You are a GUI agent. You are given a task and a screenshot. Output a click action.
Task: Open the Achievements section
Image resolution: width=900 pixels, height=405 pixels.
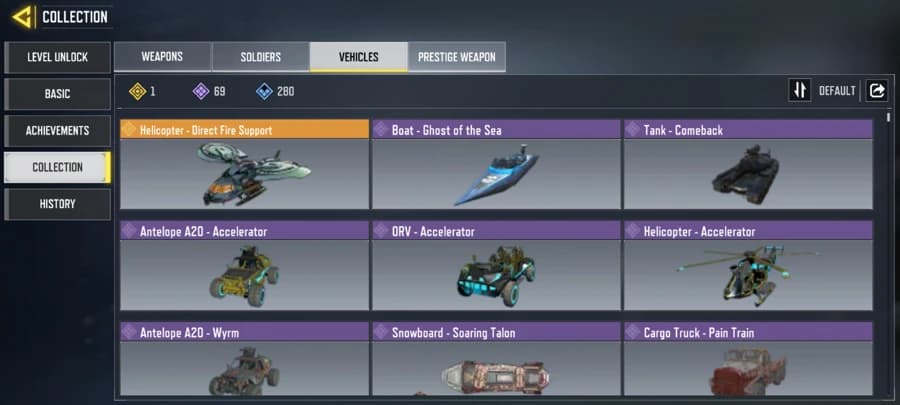click(57, 131)
